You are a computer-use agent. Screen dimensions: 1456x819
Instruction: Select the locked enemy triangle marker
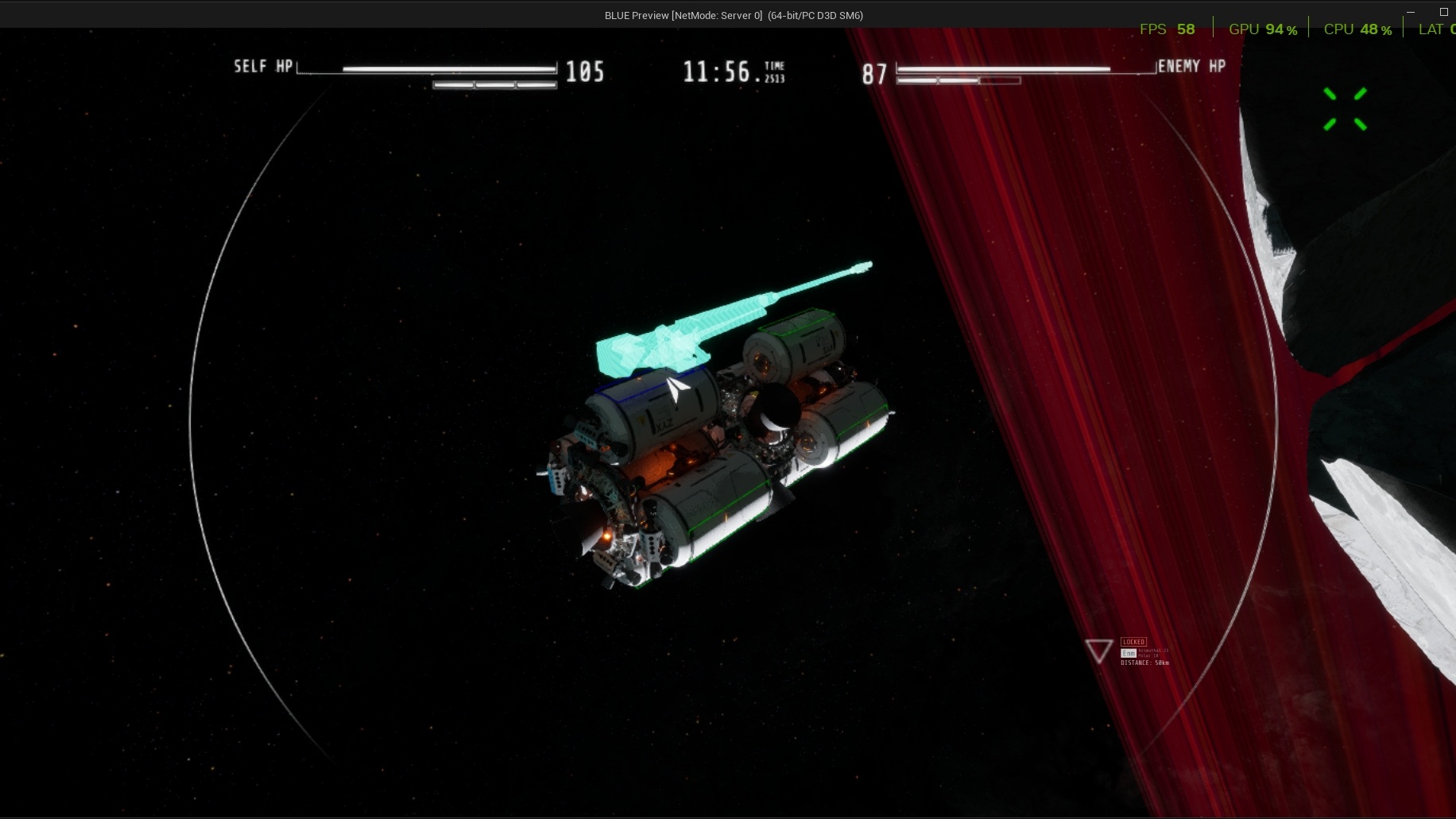[1099, 651]
